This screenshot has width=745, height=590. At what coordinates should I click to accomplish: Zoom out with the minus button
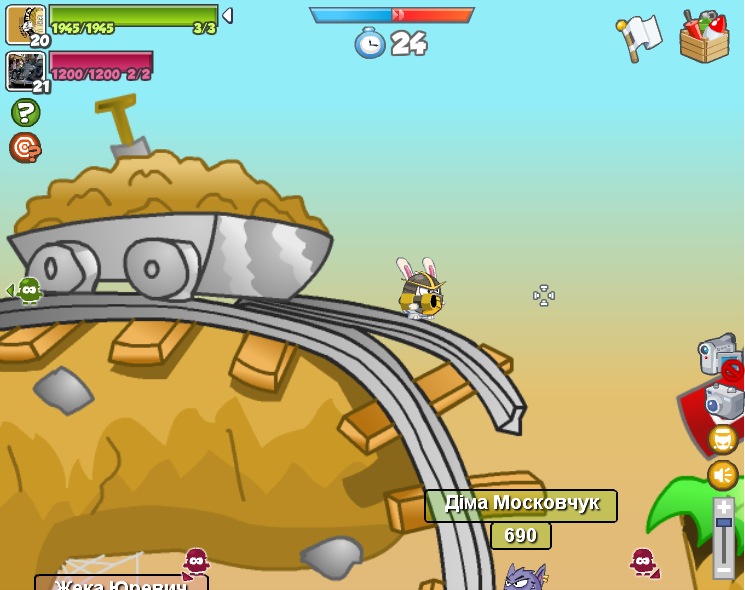(723, 570)
